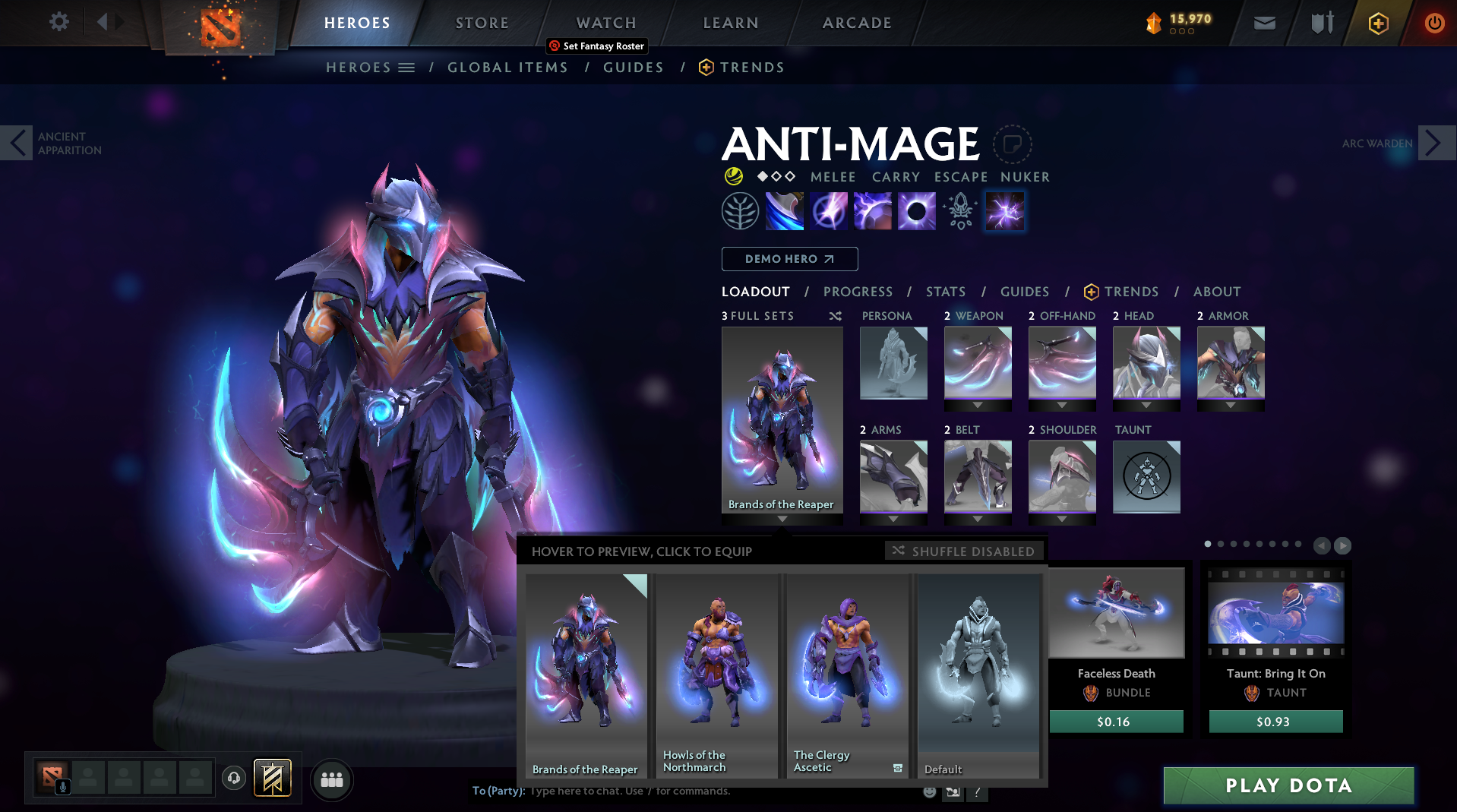Image resolution: width=1457 pixels, height=812 pixels.
Task: Expand the Weapon slot item dropdown
Action: (x=978, y=404)
